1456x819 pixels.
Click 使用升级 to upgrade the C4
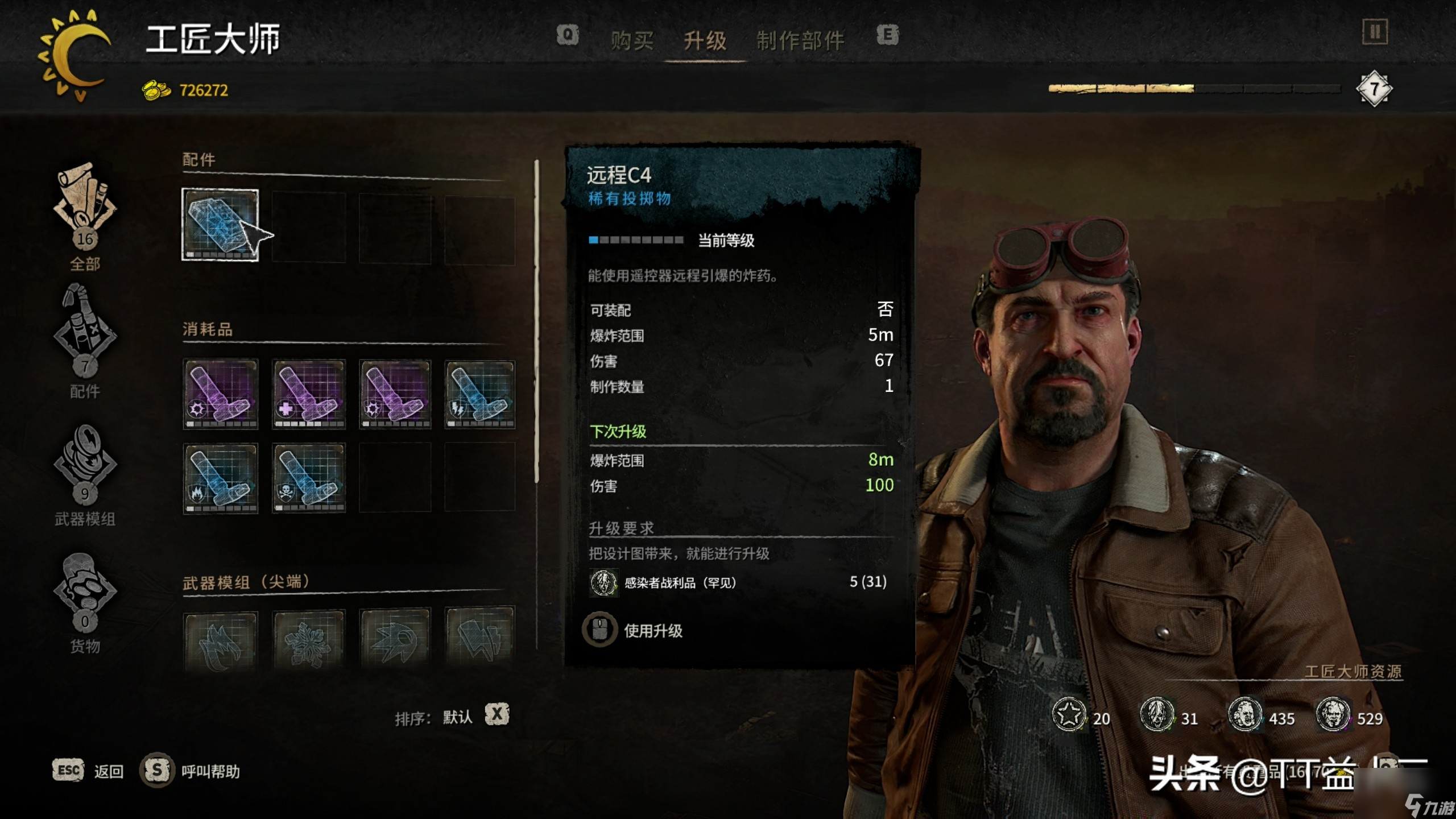point(652,631)
